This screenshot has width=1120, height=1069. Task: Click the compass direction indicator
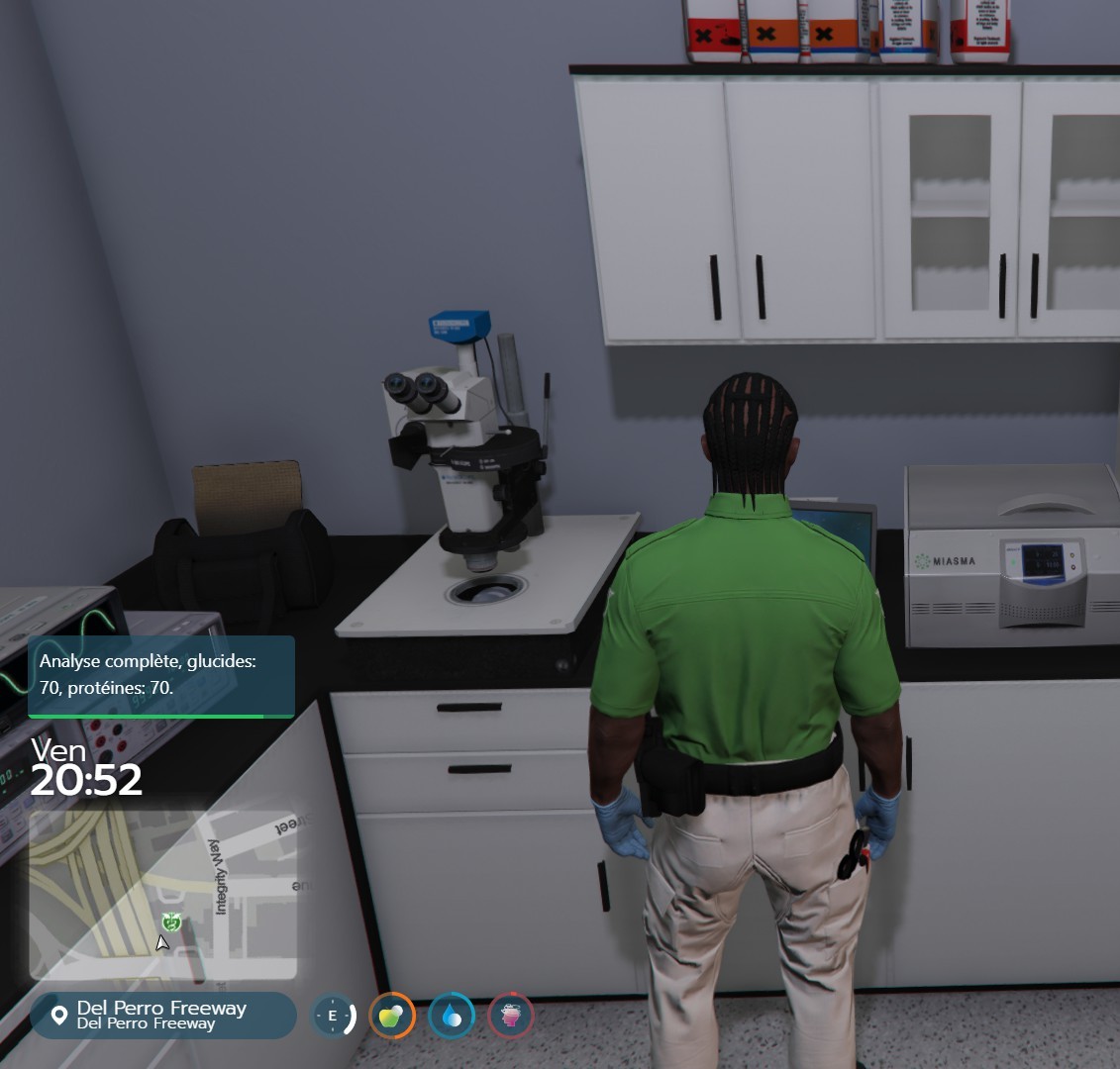tap(333, 1016)
